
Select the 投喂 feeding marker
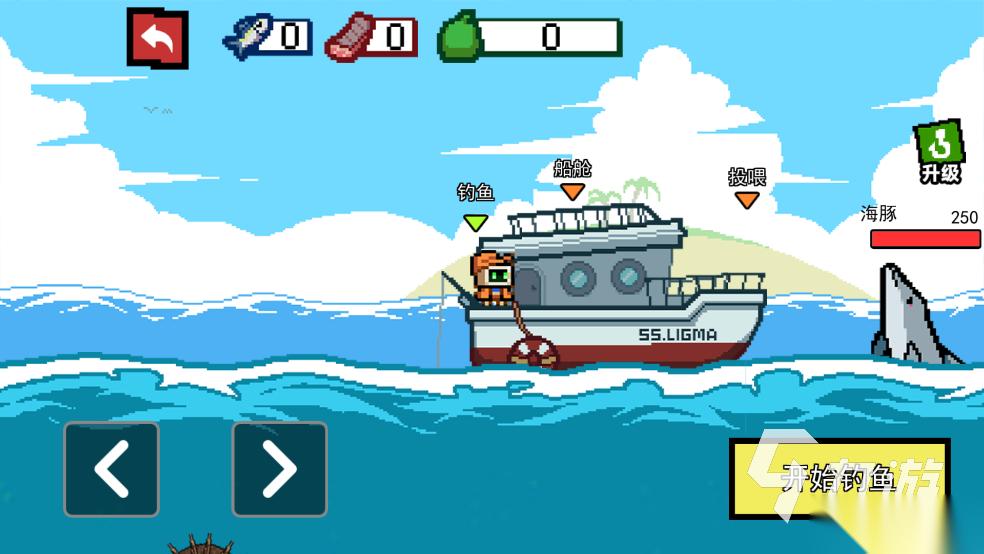click(x=747, y=199)
